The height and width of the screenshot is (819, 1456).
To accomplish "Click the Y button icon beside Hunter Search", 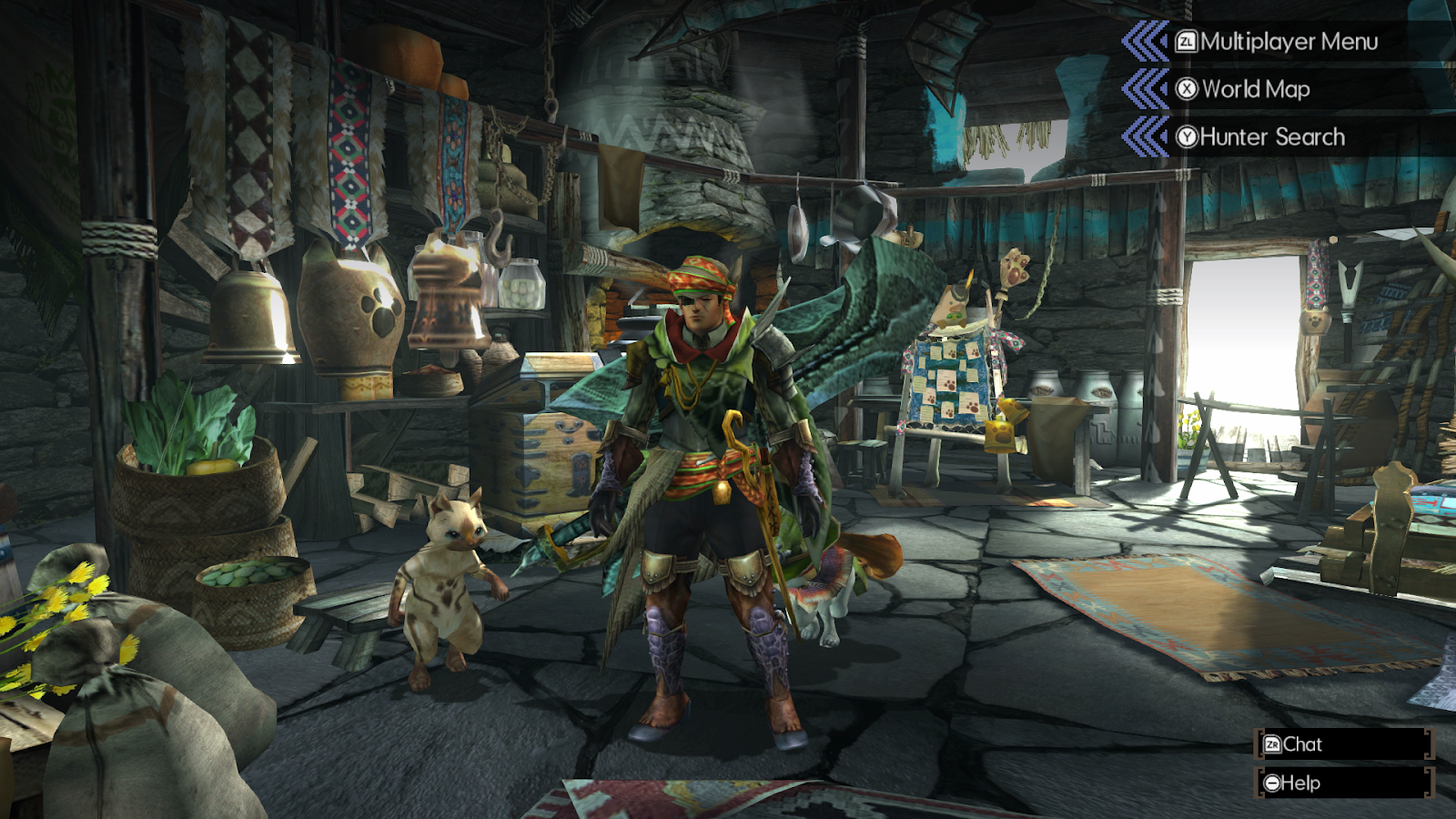I will point(1185,136).
